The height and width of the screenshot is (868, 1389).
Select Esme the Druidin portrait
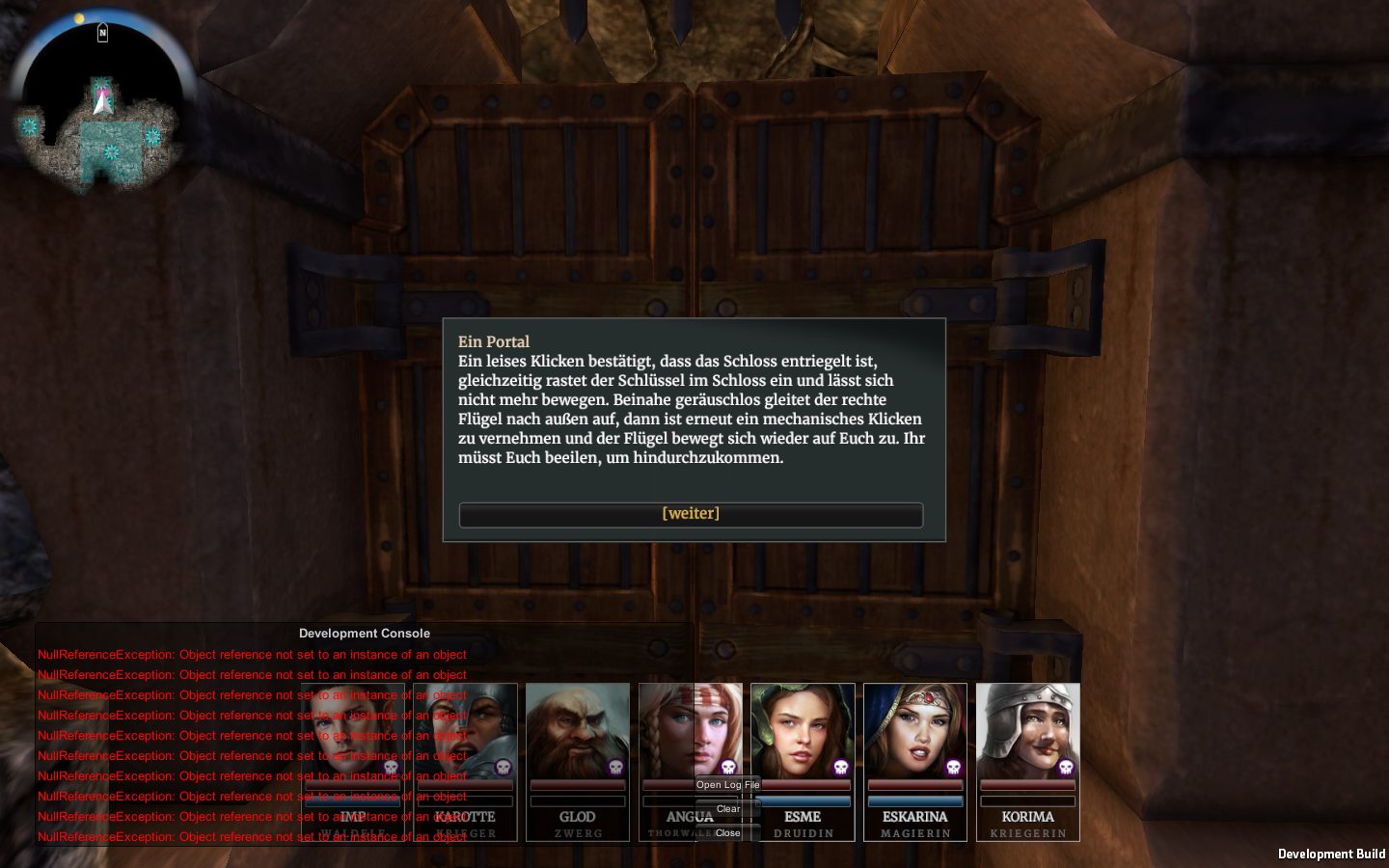point(803,733)
